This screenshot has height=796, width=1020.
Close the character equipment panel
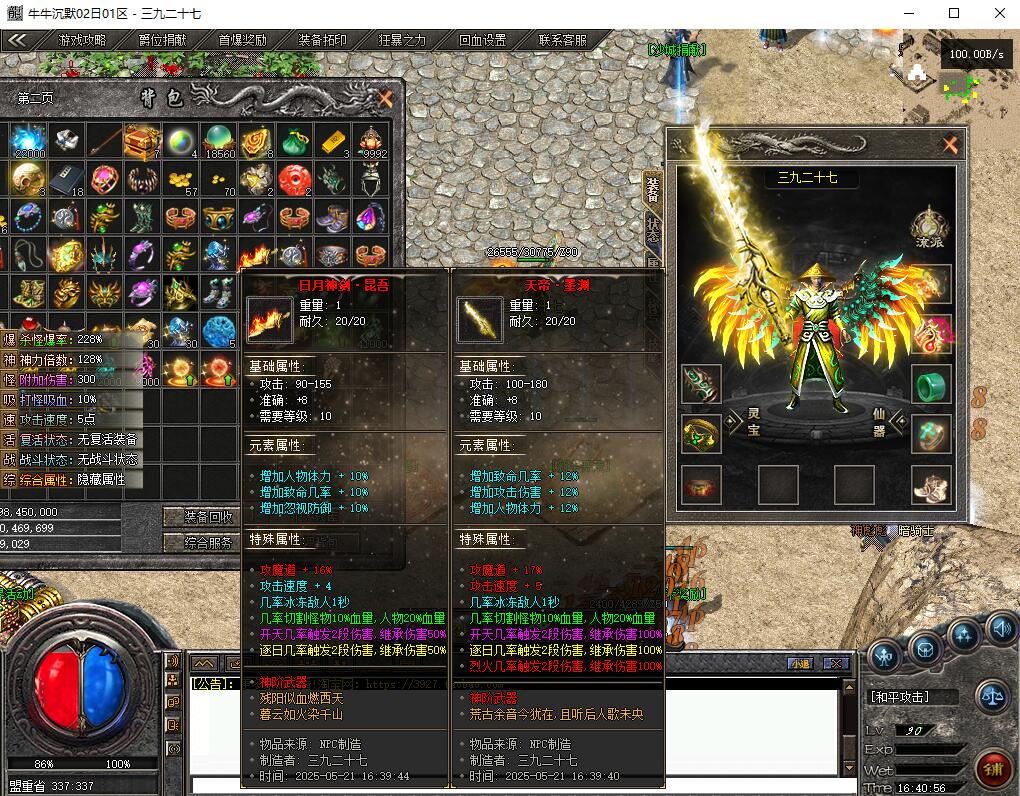[x=949, y=145]
